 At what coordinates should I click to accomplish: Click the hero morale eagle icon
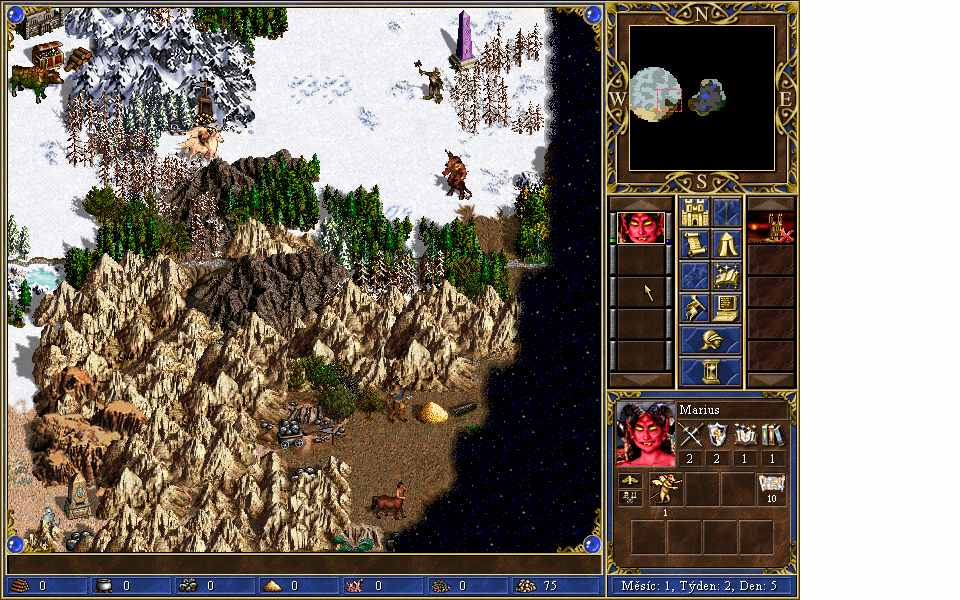pos(631,480)
